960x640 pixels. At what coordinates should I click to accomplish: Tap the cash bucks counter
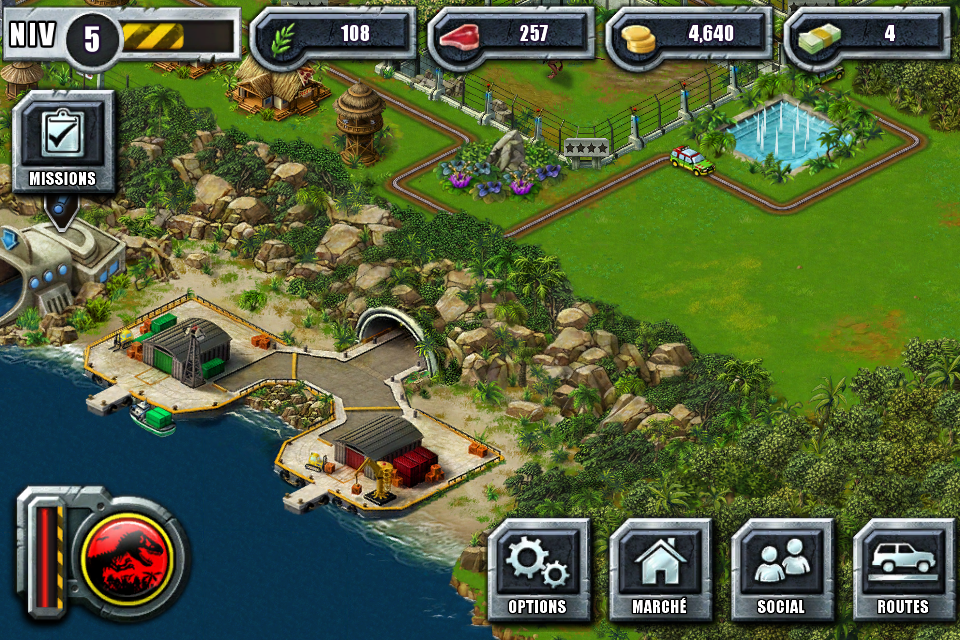tap(866, 35)
